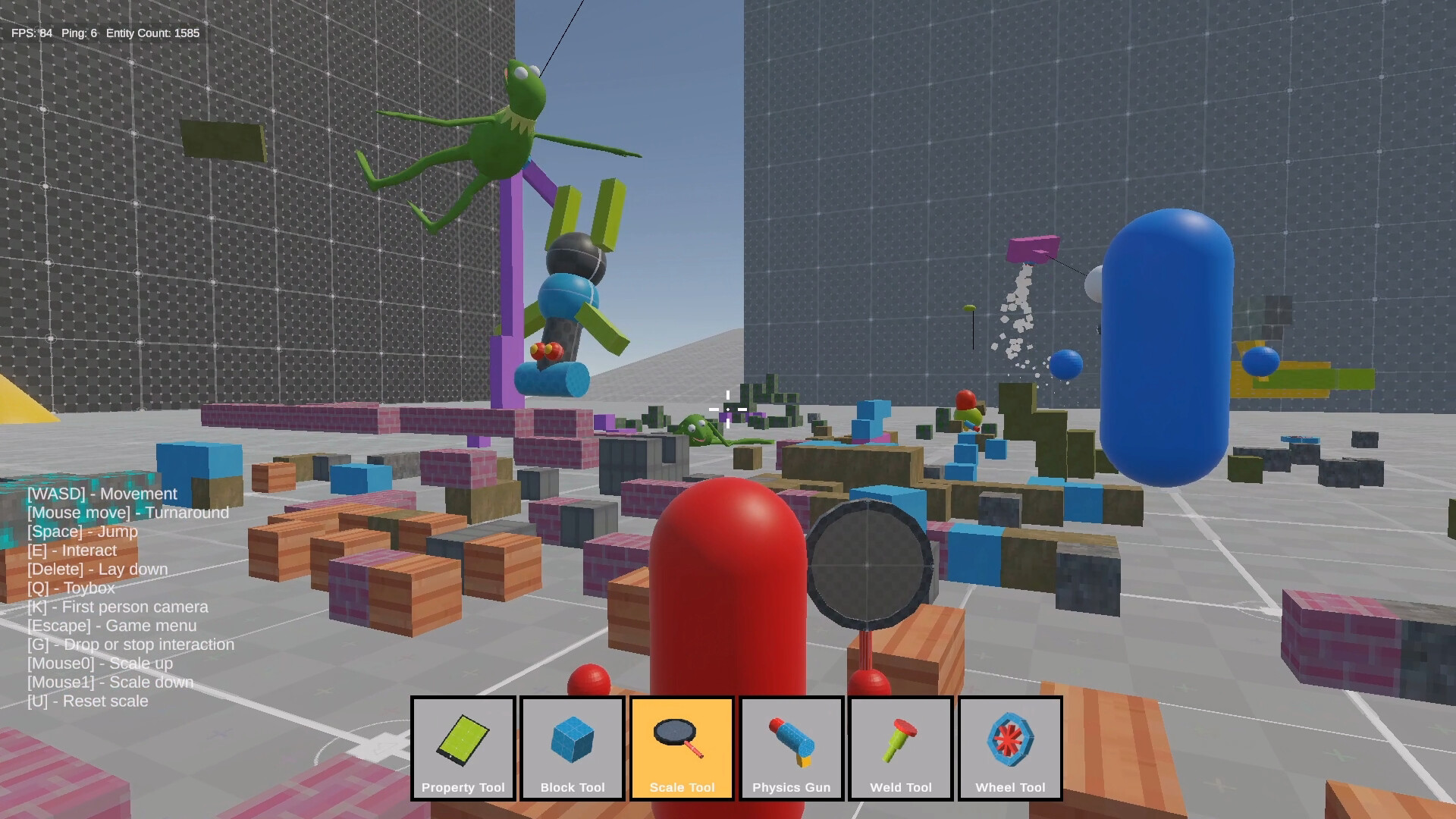1456x819 pixels.
Task: Expand the Game menu via [Escape] hint
Action: click(111, 626)
